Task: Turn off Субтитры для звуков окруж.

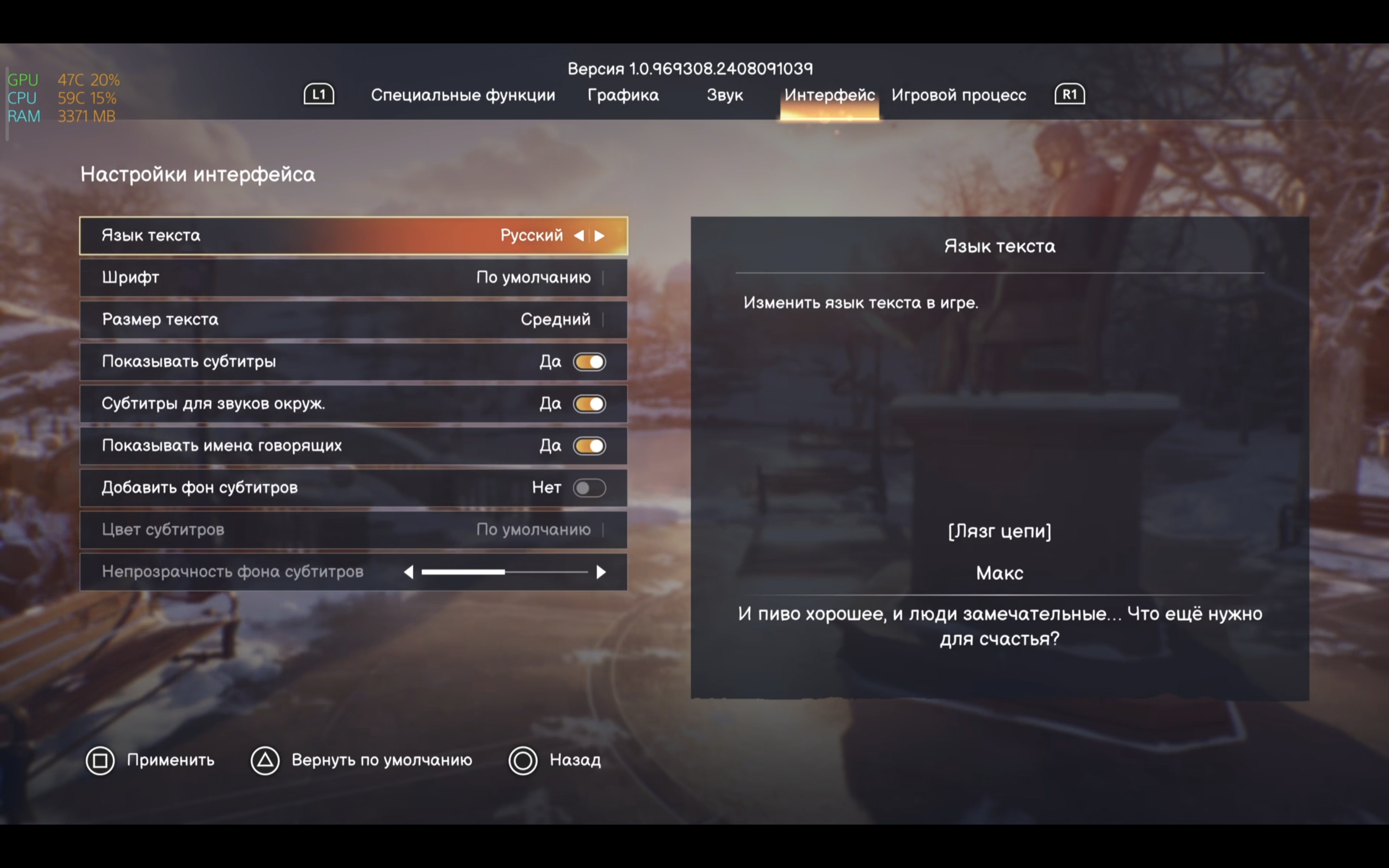Action: coord(589,404)
